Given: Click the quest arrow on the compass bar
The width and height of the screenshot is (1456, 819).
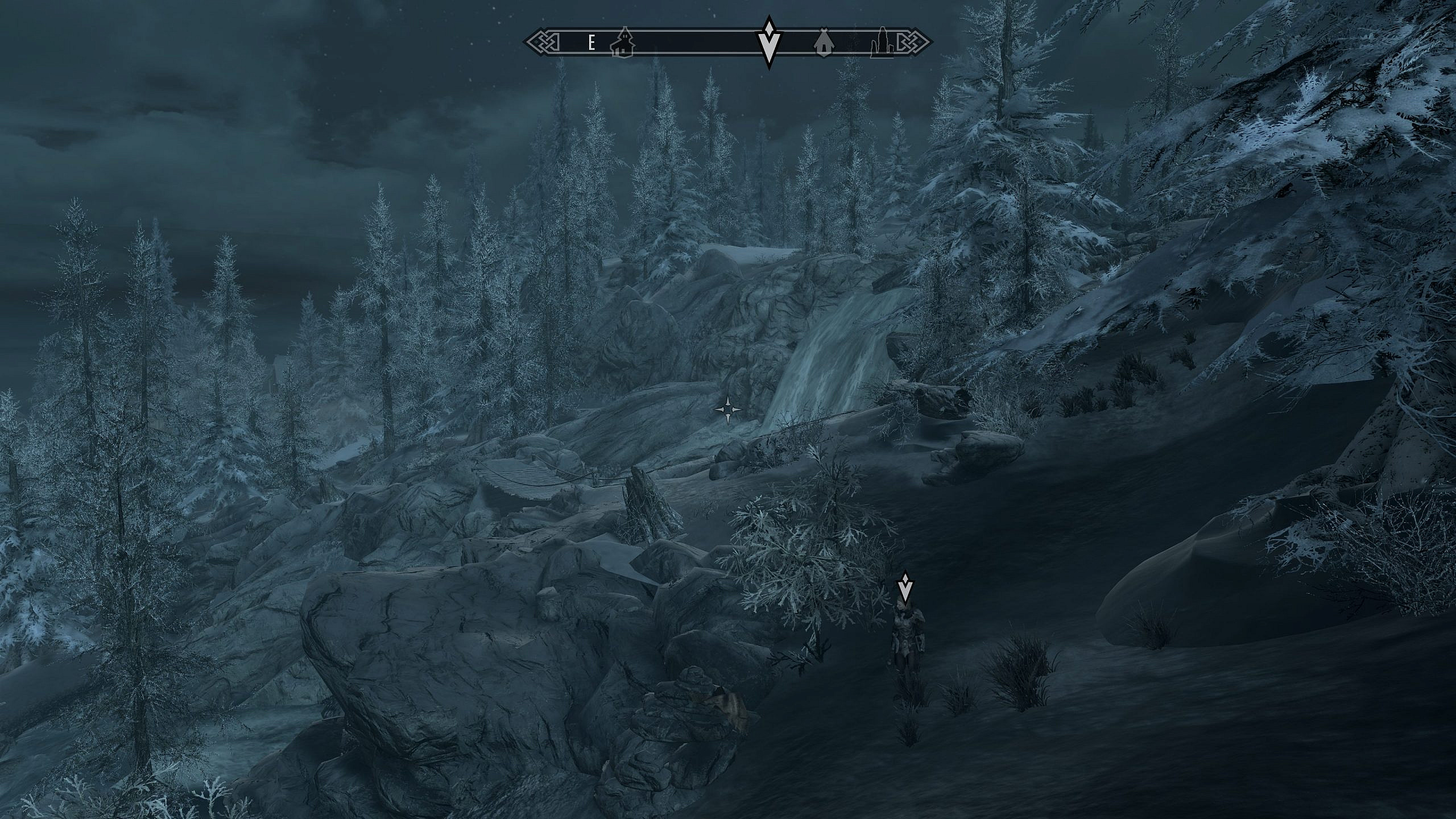Looking at the screenshot, I should [769, 43].
